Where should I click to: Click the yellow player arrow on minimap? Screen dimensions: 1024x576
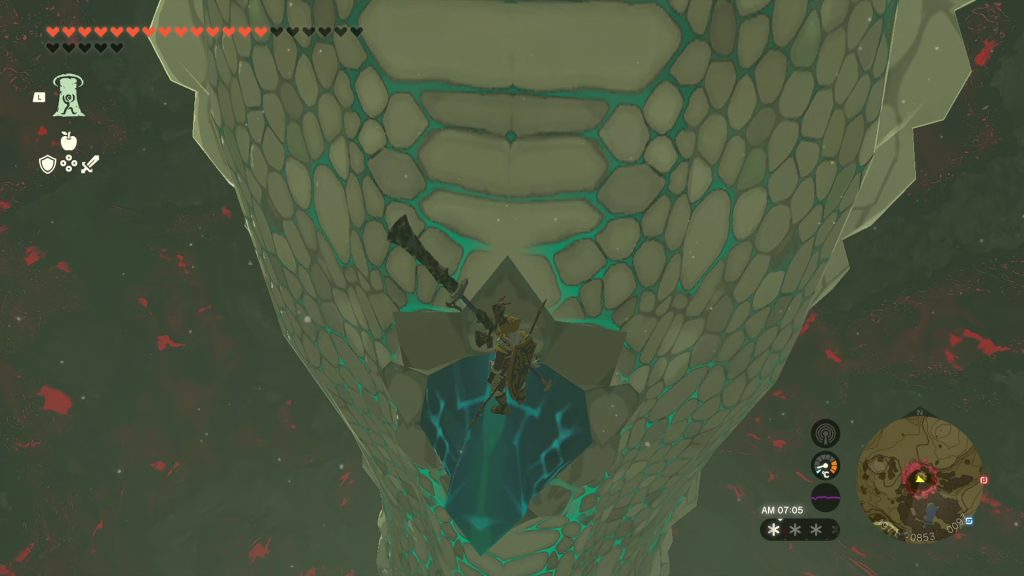(x=918, y=478)
